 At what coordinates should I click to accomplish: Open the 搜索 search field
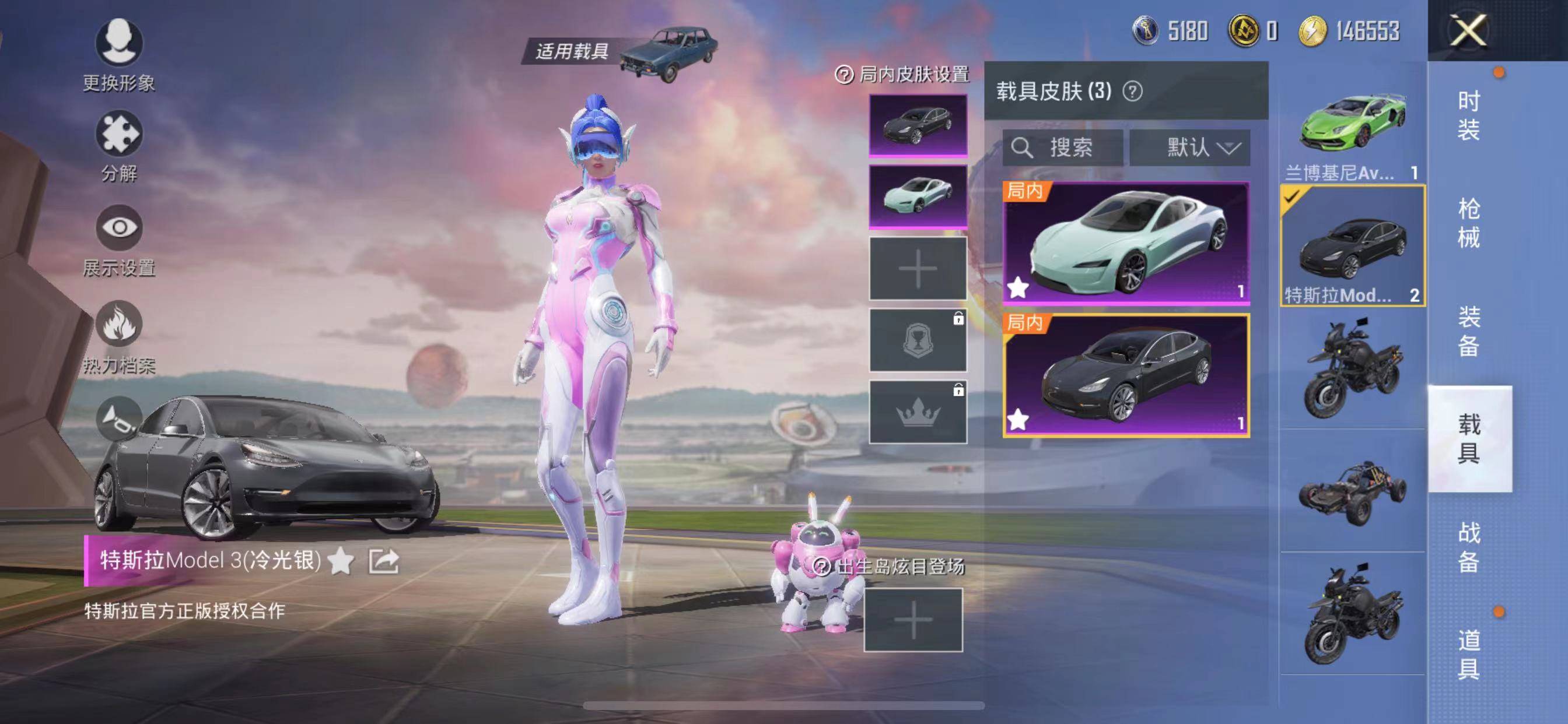click(1063, 147)
